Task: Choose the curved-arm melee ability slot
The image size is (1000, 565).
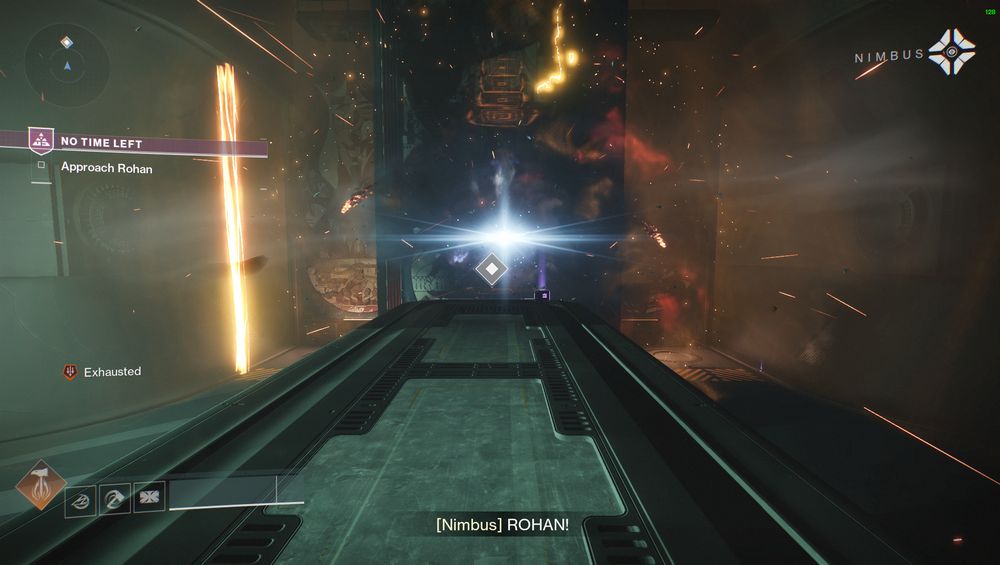Action: [x=115, y=498]
